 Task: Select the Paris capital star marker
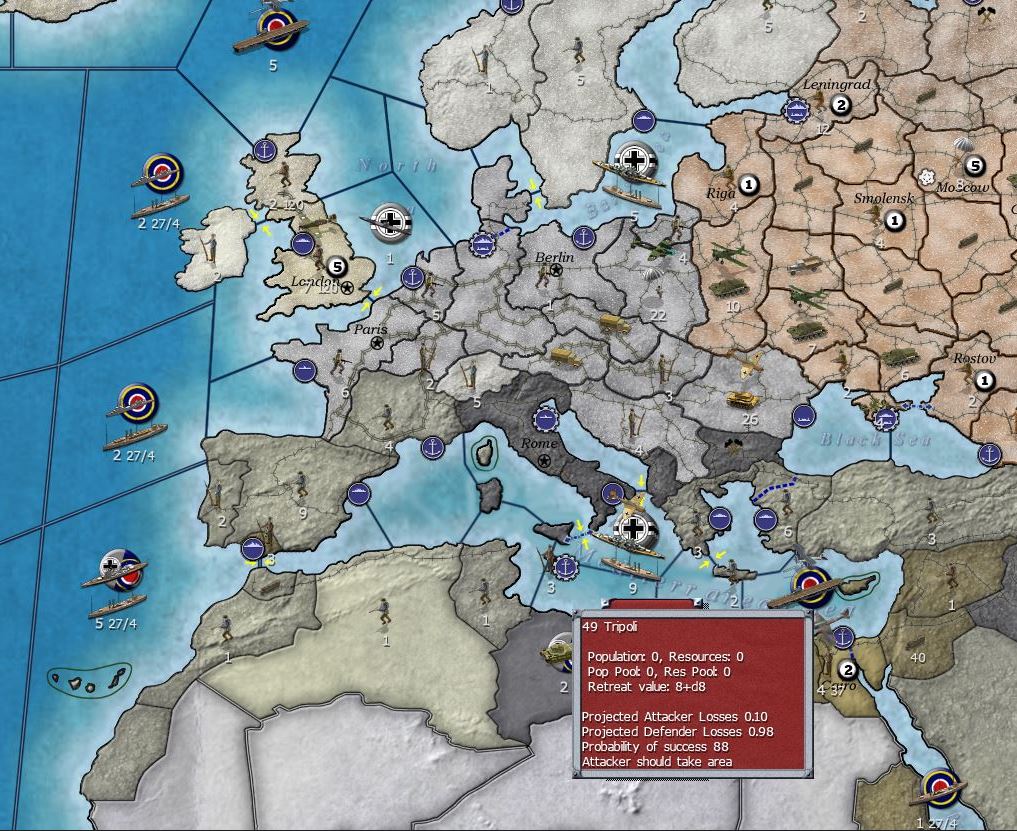click(378, 343)
